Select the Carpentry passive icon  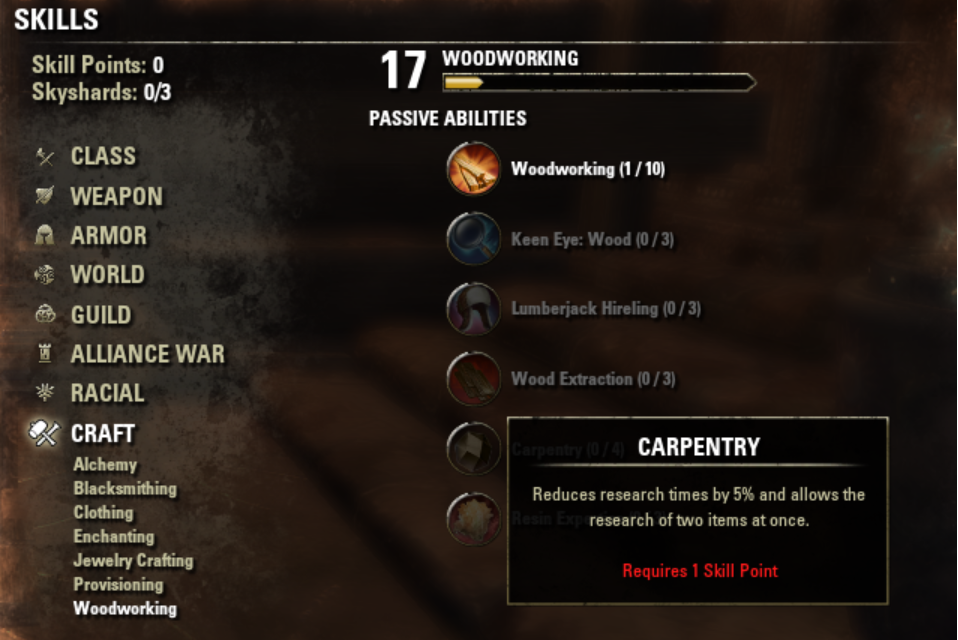(473, 449)
